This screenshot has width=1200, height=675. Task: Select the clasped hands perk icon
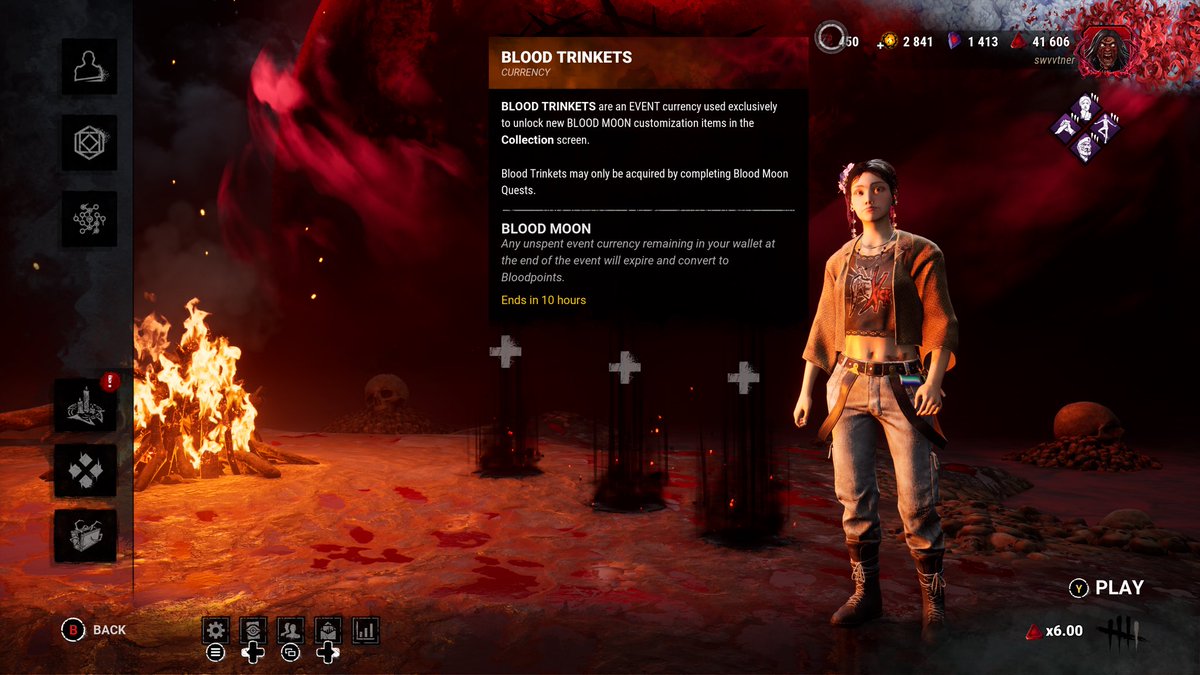click(1067, 128)
